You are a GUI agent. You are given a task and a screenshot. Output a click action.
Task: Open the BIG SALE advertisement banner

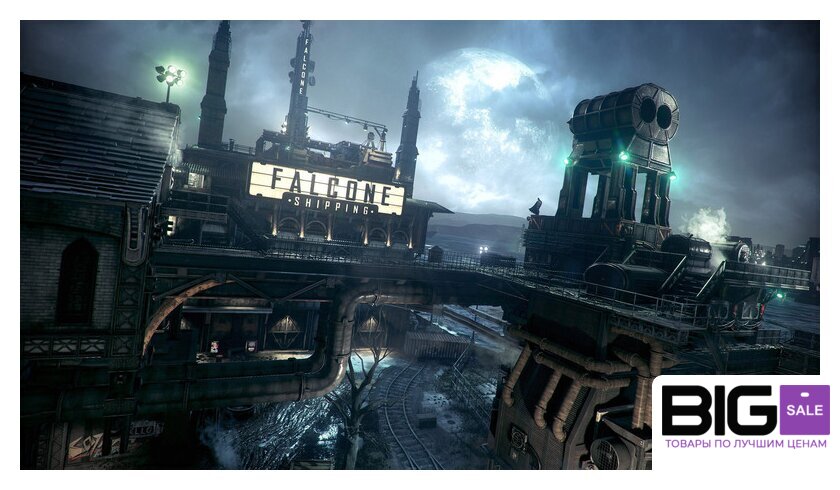[x=744, y=420]
